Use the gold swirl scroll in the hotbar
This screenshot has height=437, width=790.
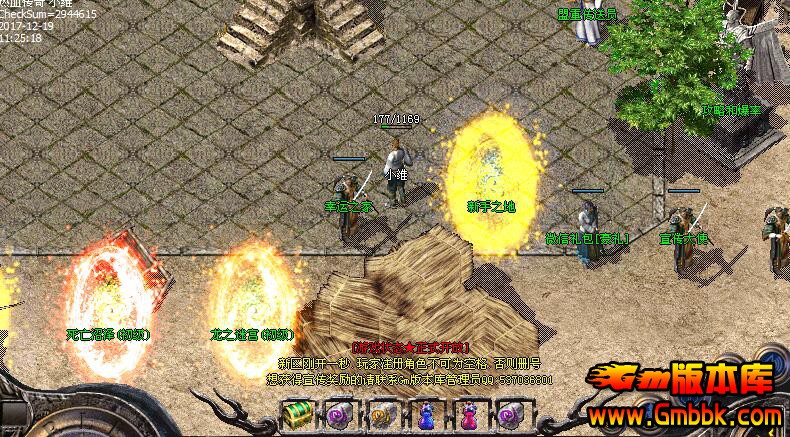click(x=382, y=414)
